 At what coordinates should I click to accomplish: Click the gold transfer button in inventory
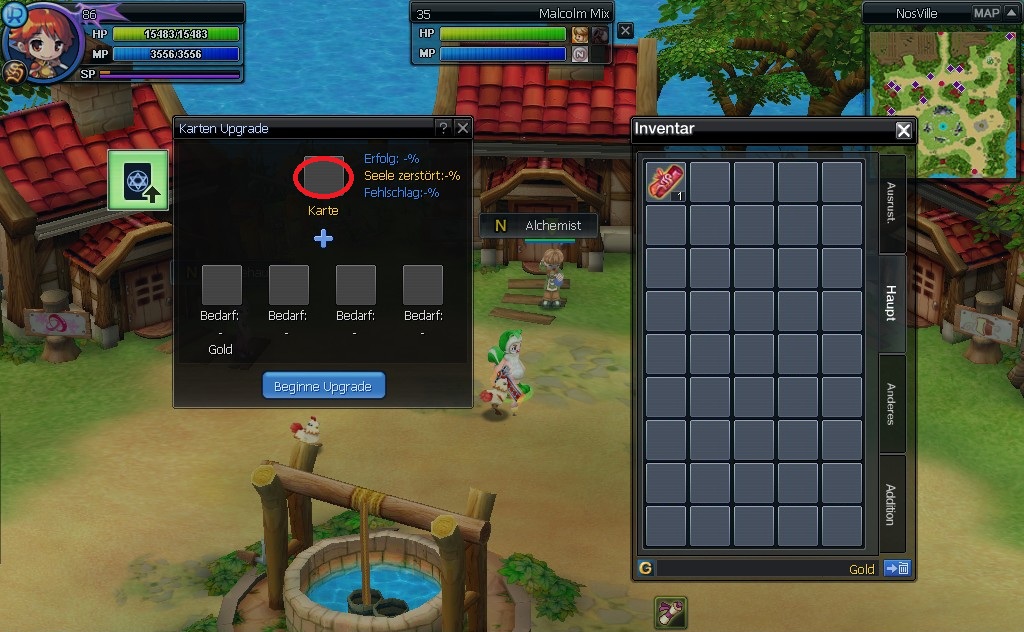[896, 569]
